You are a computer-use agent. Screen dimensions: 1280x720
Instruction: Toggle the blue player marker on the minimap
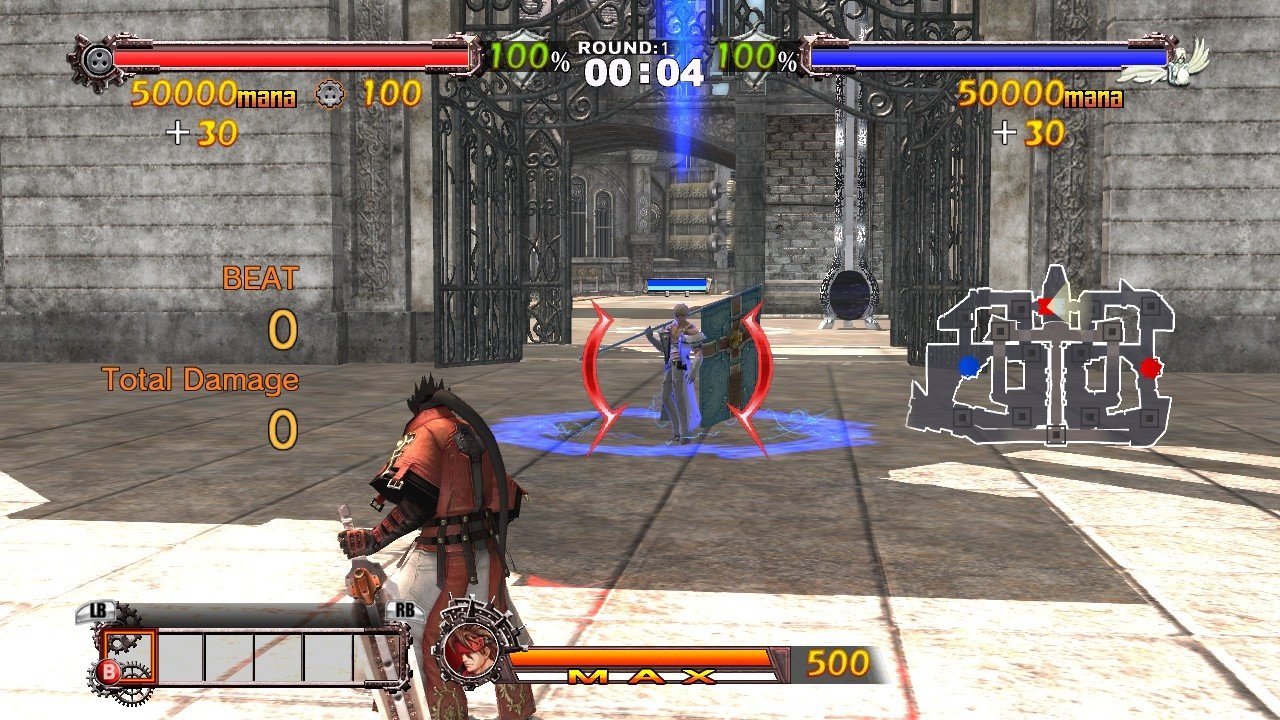pos(967,366)
